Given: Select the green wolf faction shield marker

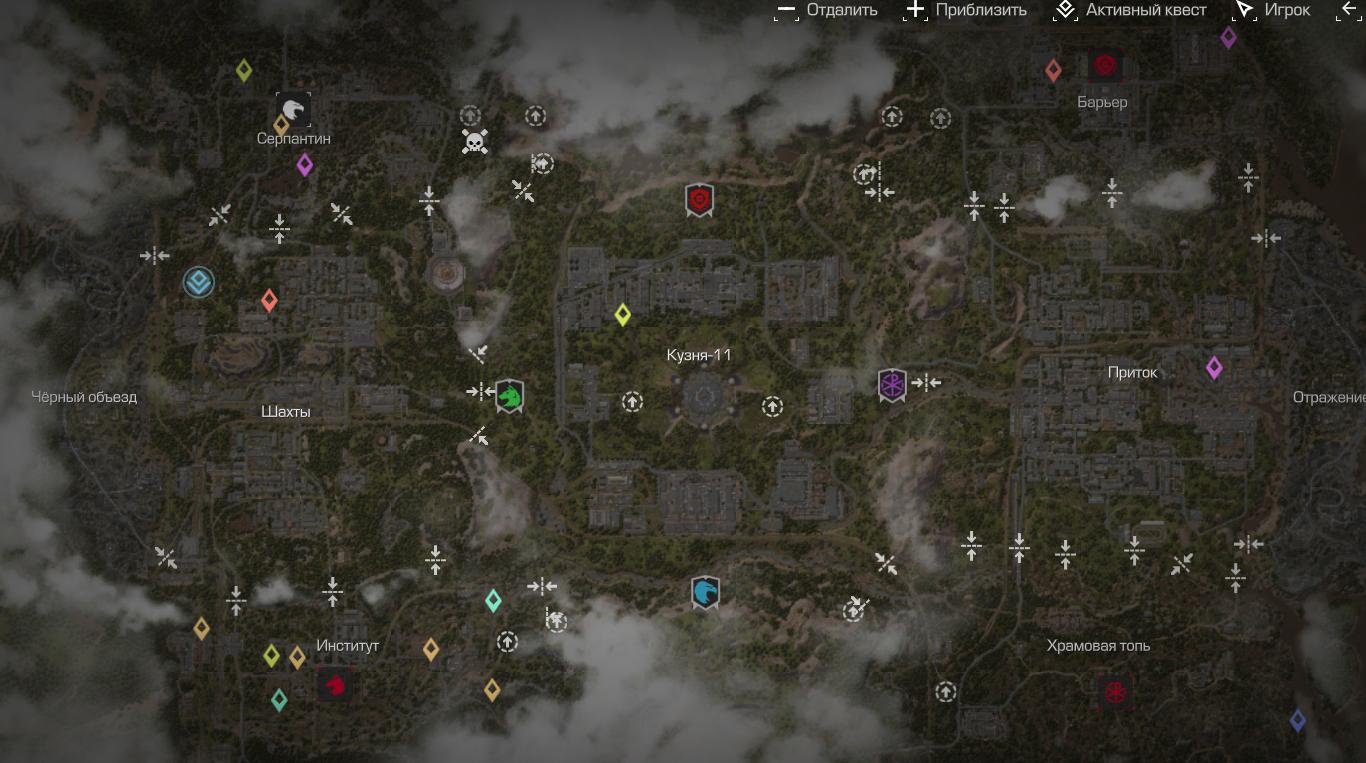Looking at the screenshot, I should tap(509, 396).
